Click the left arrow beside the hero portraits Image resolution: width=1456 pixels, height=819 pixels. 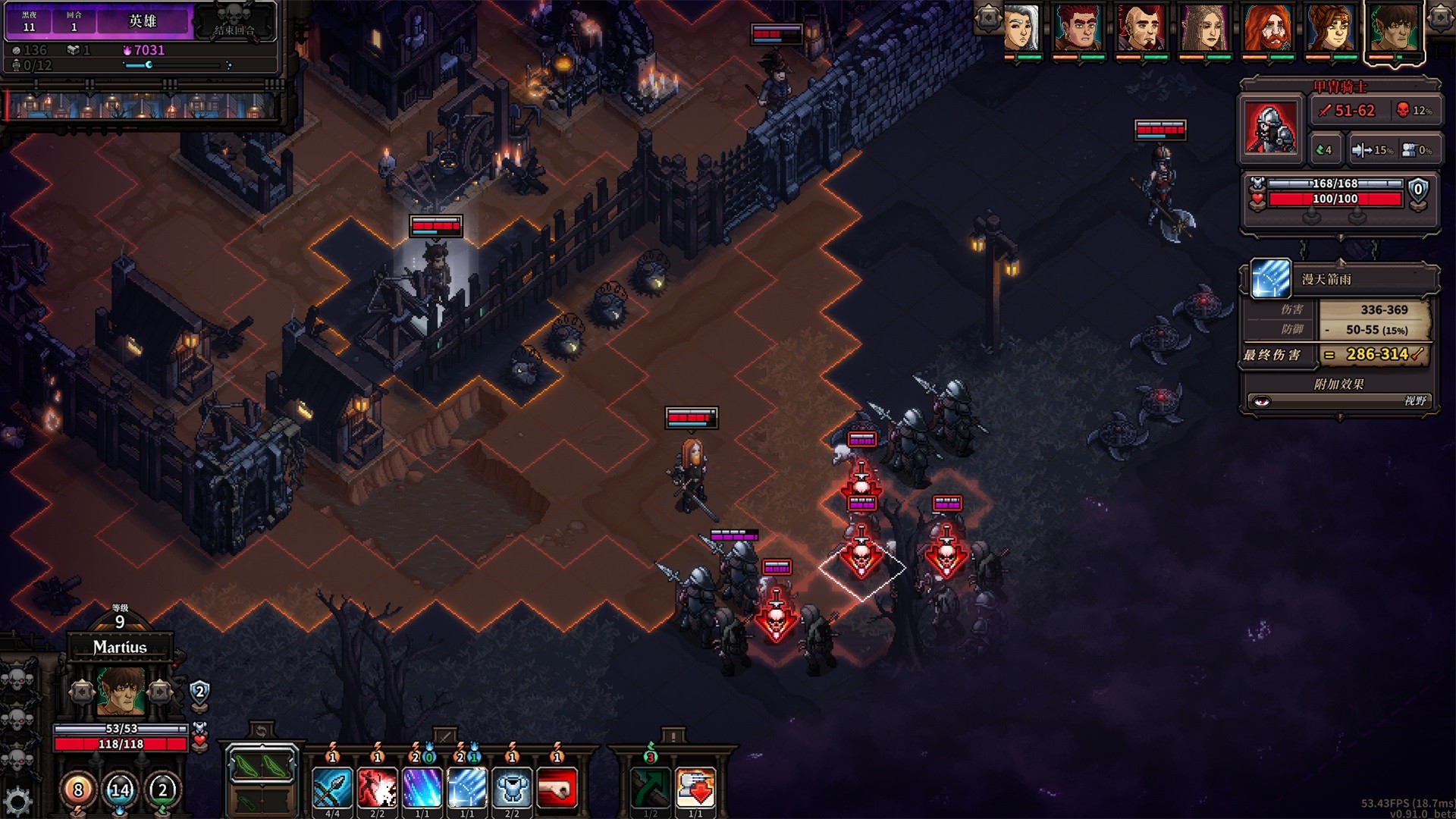pos(987,17)
